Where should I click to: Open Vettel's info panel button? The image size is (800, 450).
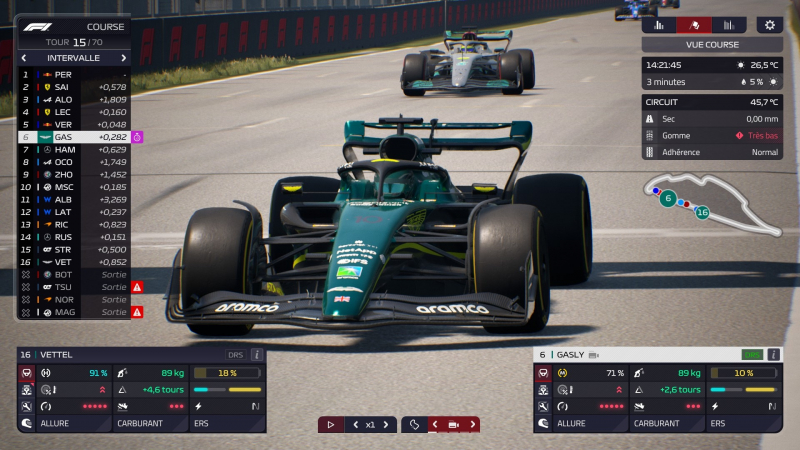coord(257,354)
